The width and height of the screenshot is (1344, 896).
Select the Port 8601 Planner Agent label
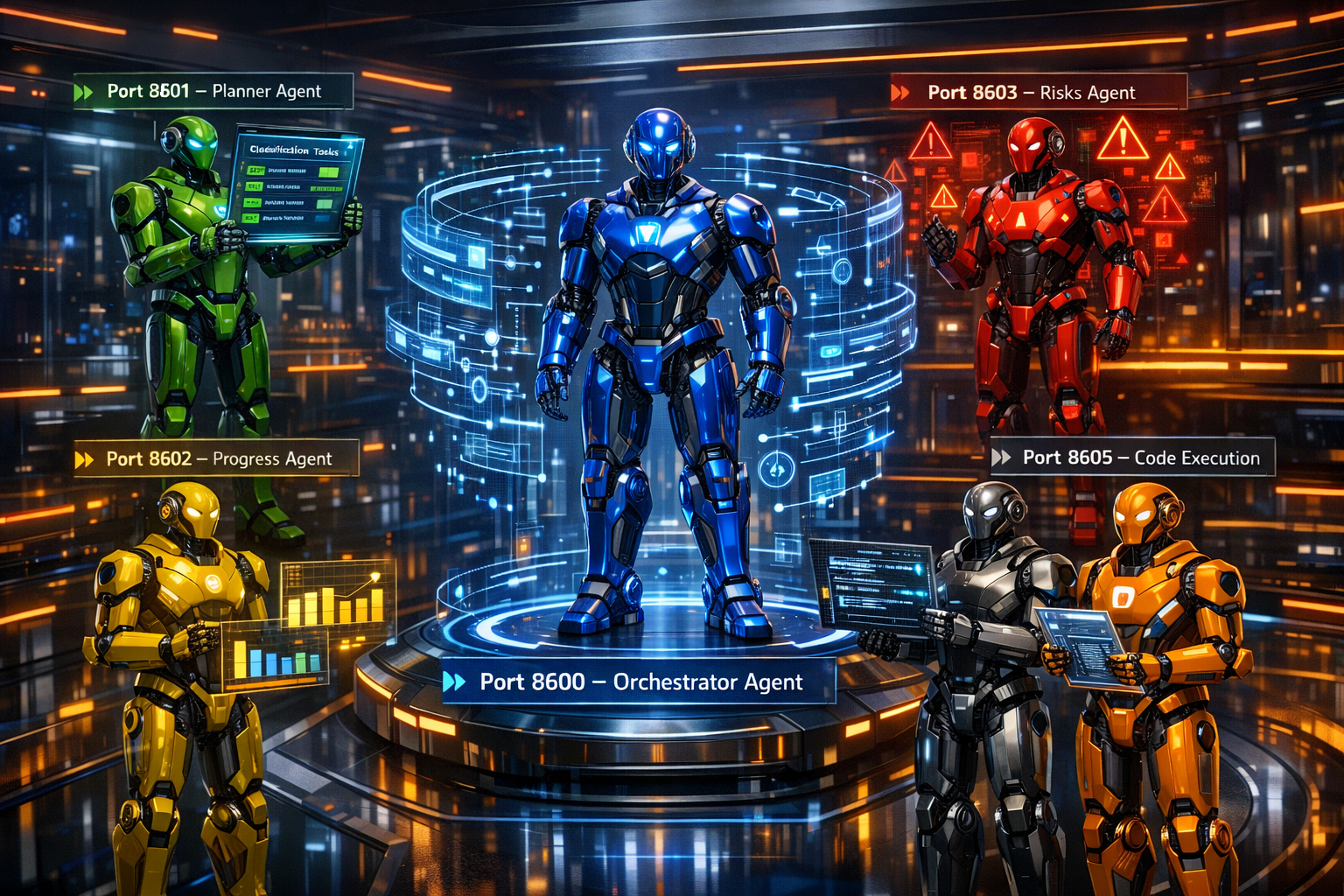(x=213, y=92)
